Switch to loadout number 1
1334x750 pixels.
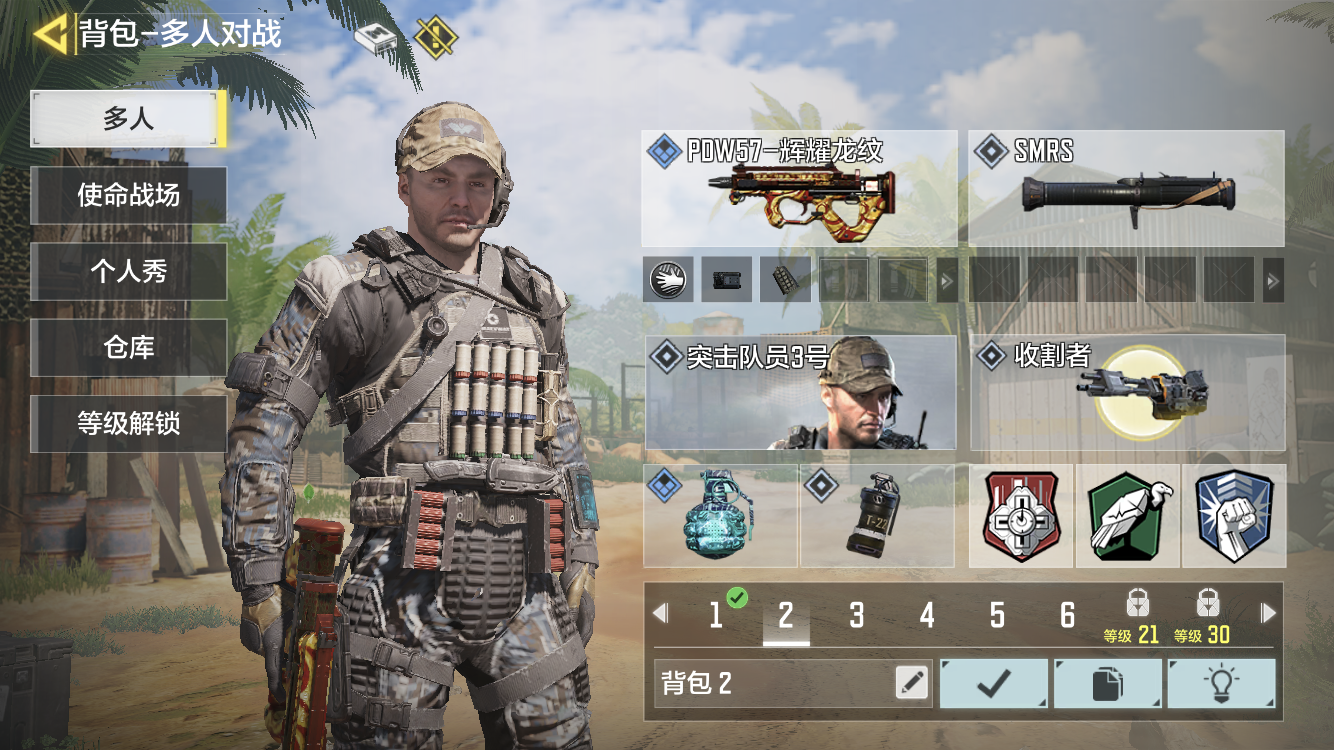pos(716,615)
